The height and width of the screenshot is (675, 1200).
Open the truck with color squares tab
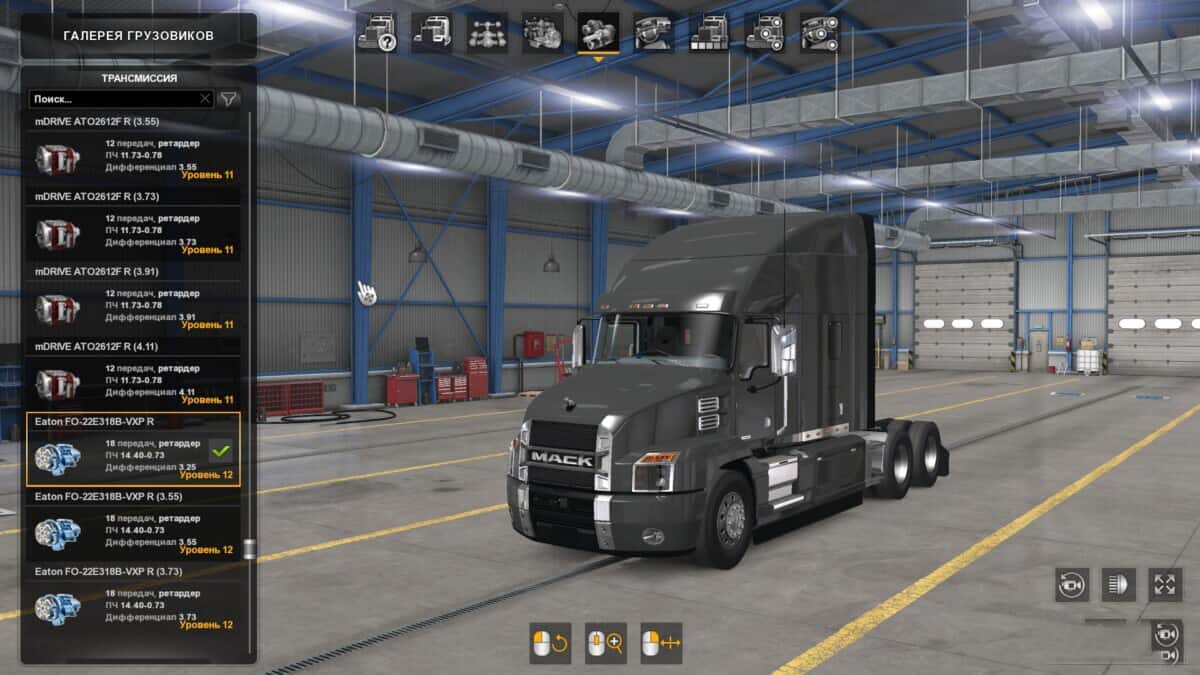708,33
